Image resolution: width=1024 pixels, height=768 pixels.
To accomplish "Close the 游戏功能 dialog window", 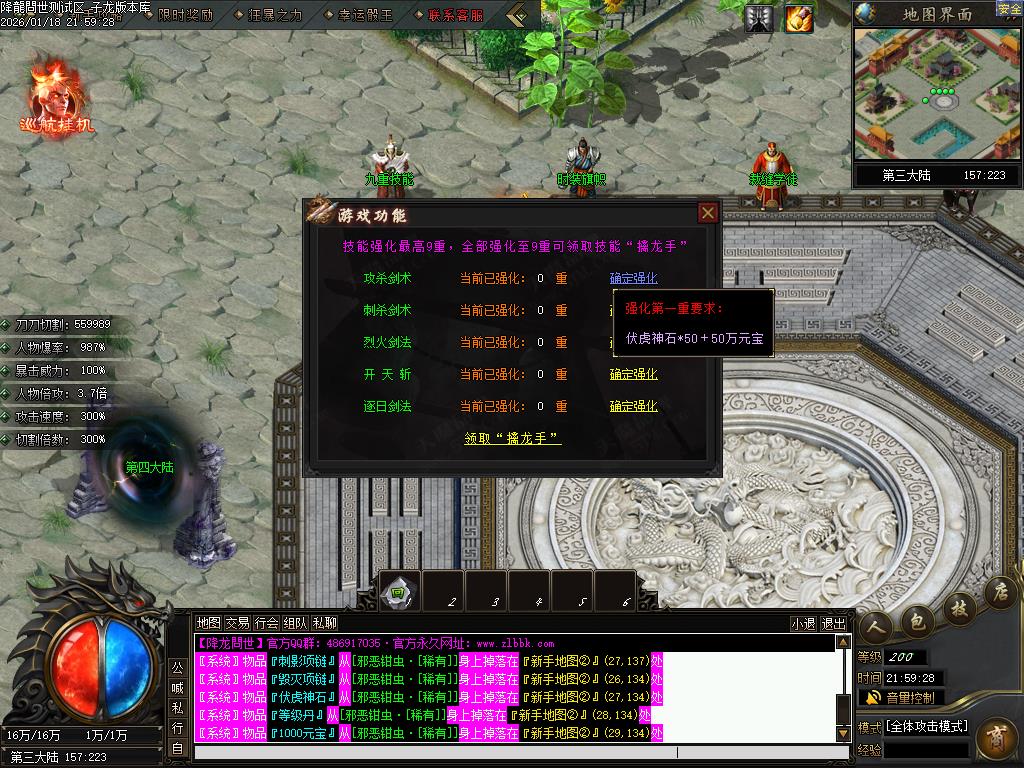I will [x=708, y=212].
